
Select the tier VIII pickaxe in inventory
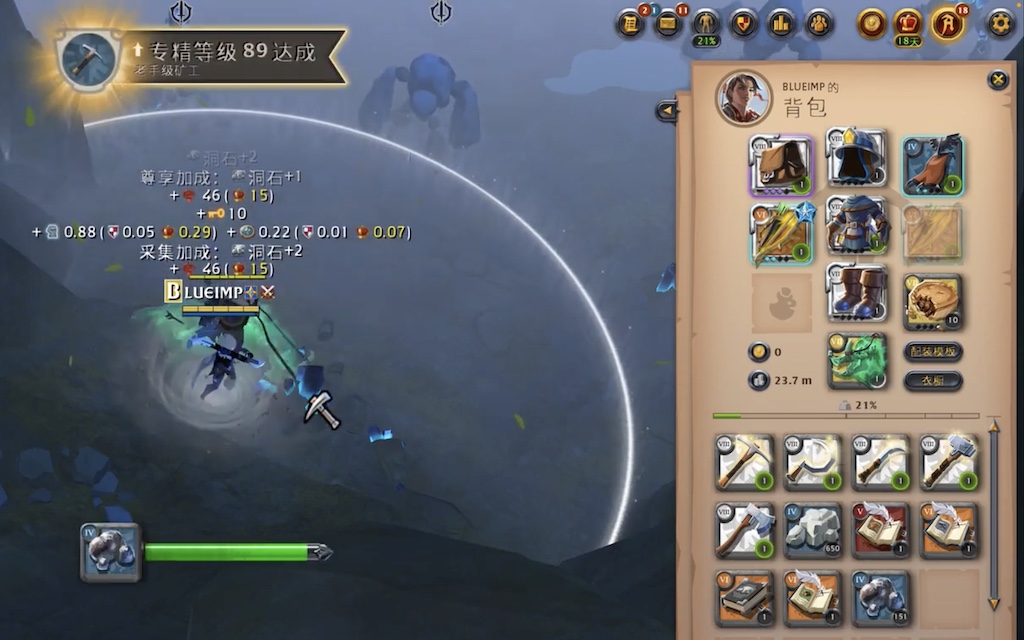[745, 461]
